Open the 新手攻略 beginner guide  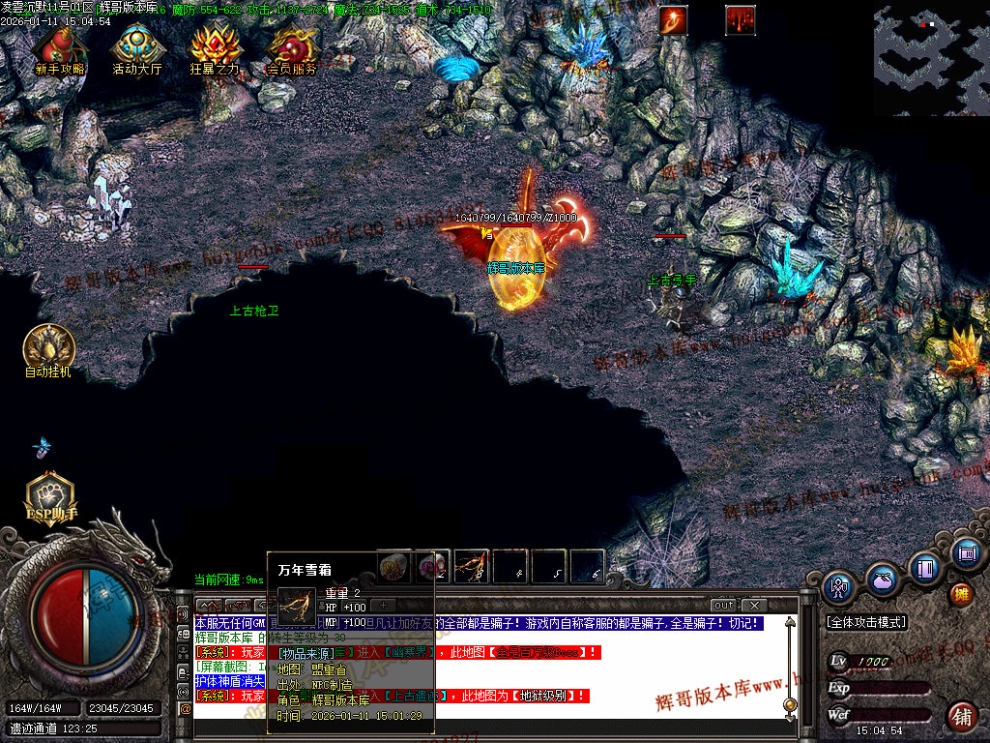coord(59,47)
